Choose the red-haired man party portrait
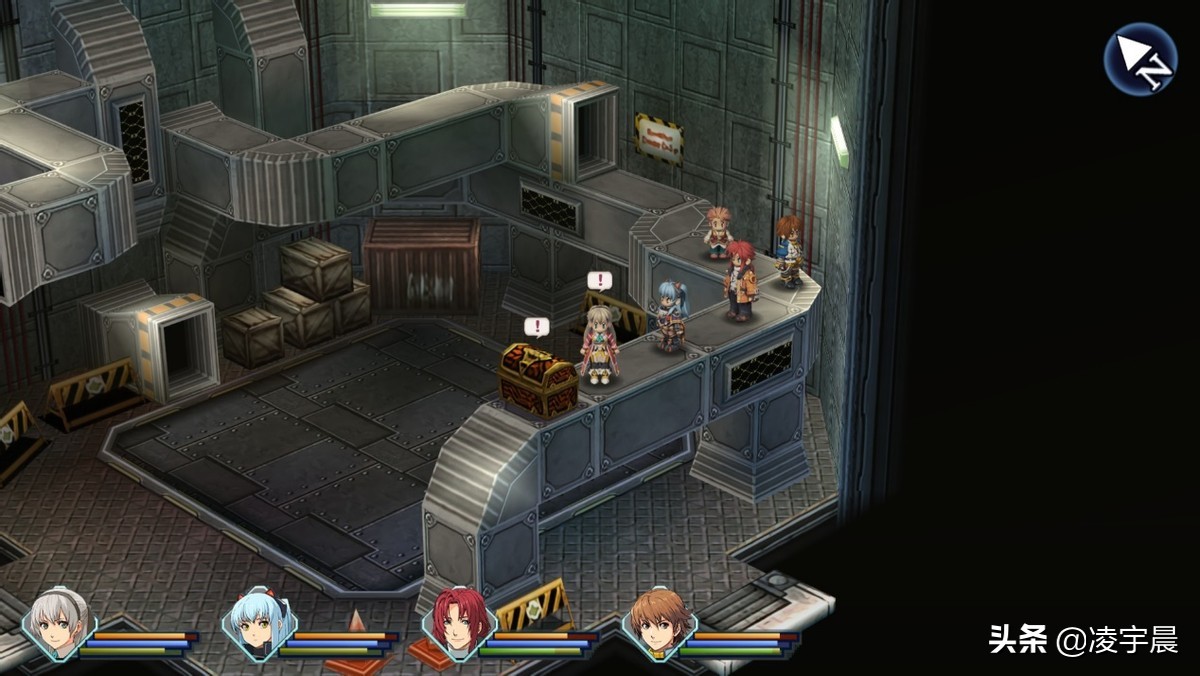The width and height of the screenshot is (1200, 676). (x=459, y=623)
